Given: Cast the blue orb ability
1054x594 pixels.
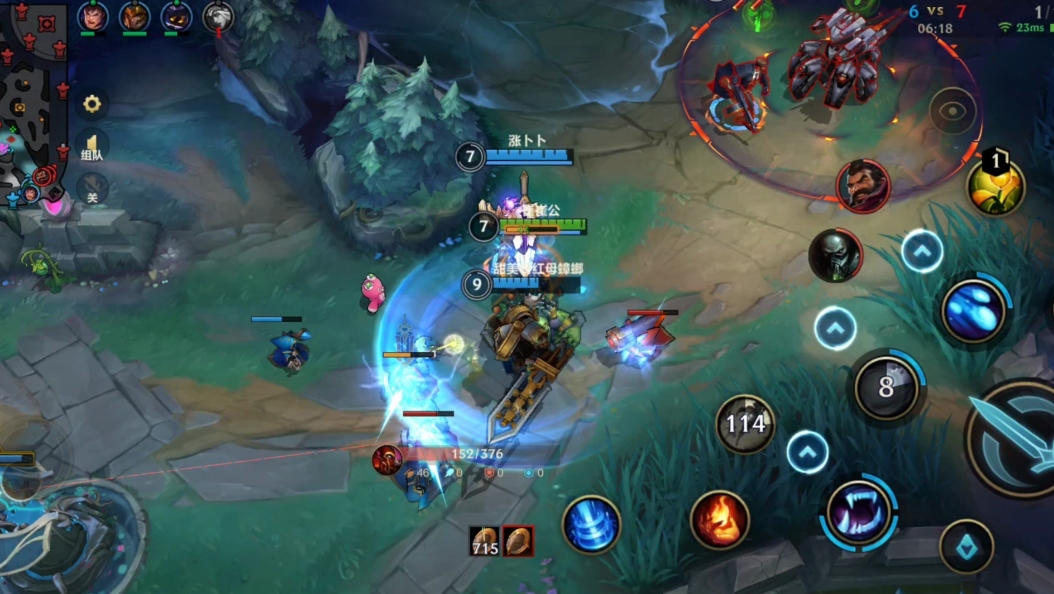Looking at the screenshot, I should (972, 310).
